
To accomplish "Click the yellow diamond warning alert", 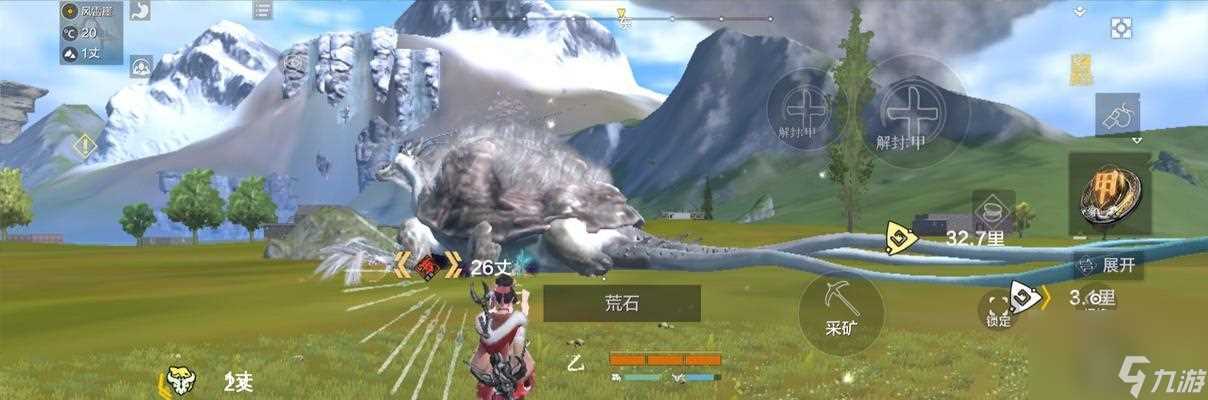I will pos(84,146).
